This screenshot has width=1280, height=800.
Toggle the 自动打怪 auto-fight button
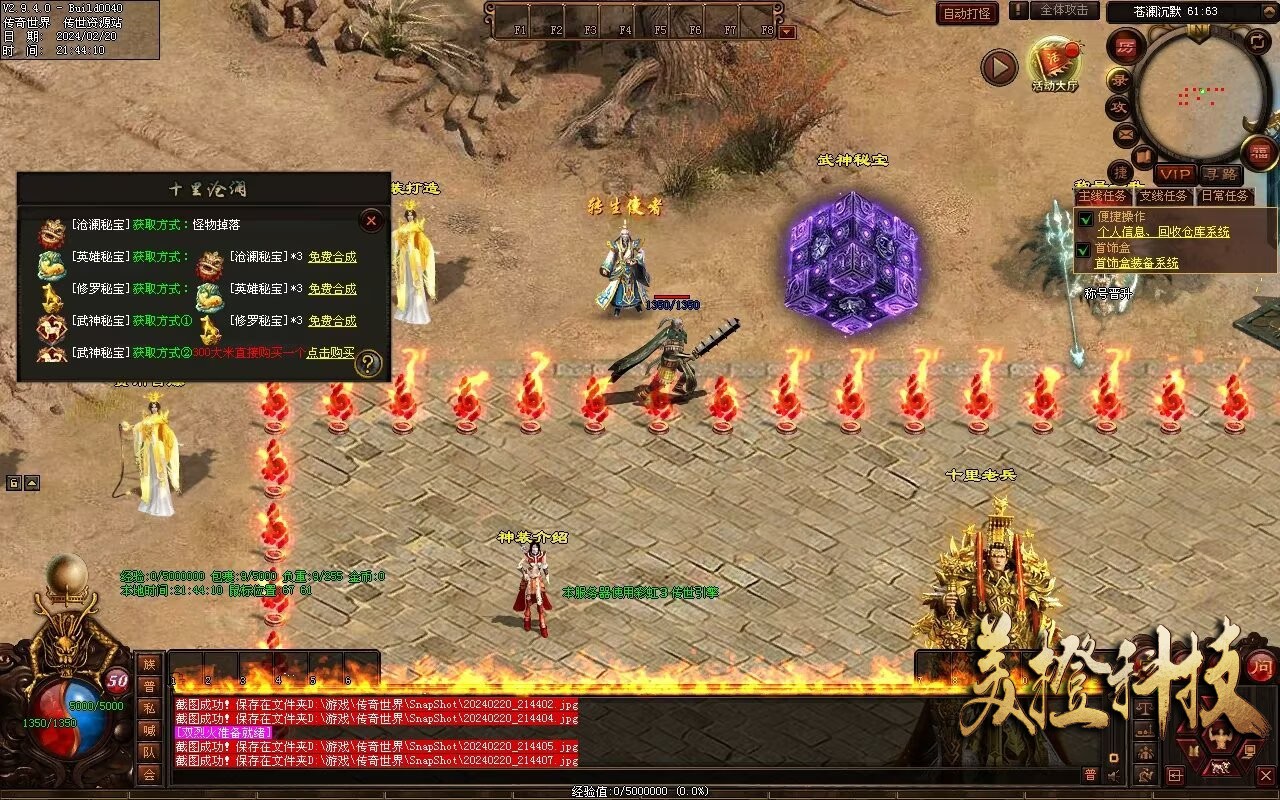967,13
